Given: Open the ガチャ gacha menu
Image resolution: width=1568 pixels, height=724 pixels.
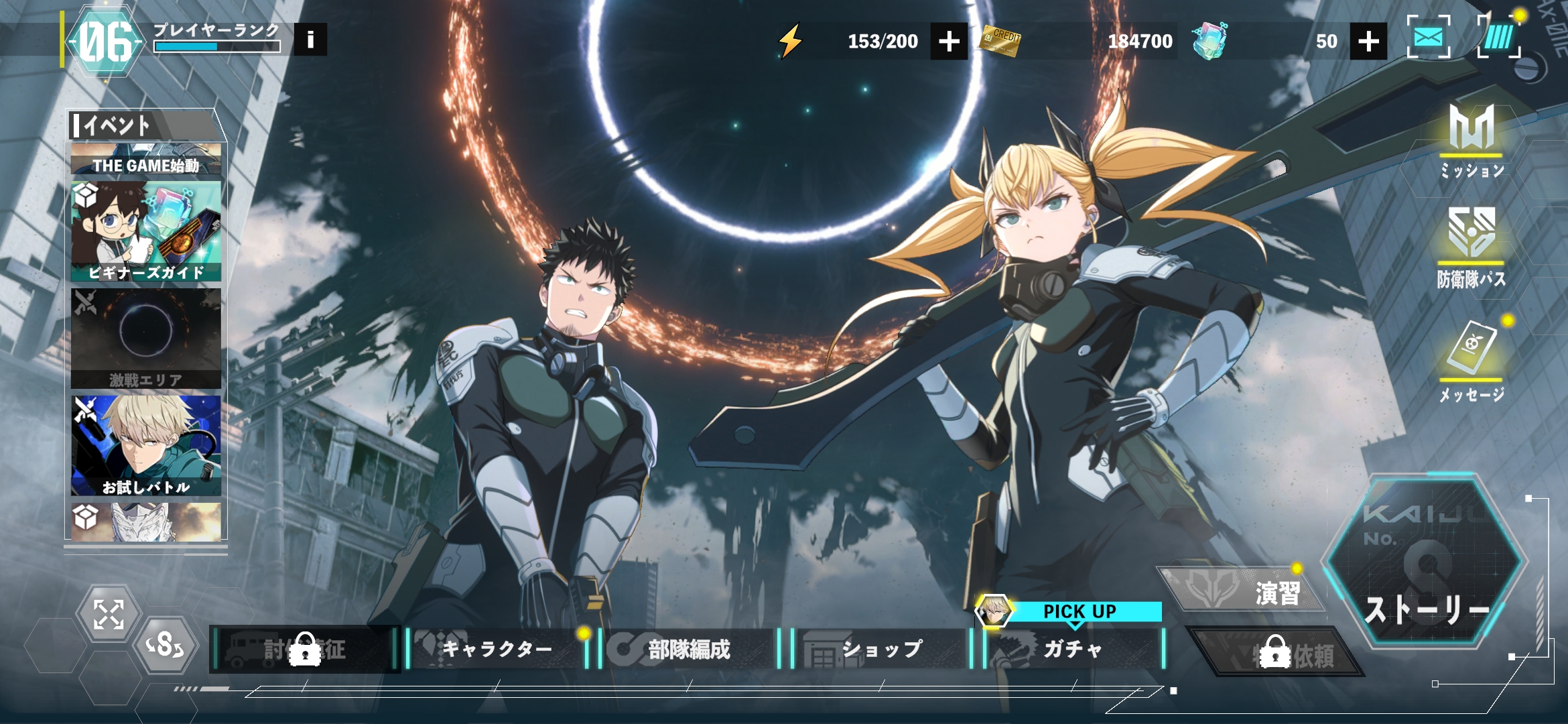Looking at the screenshot, I should pos(1073,648).
